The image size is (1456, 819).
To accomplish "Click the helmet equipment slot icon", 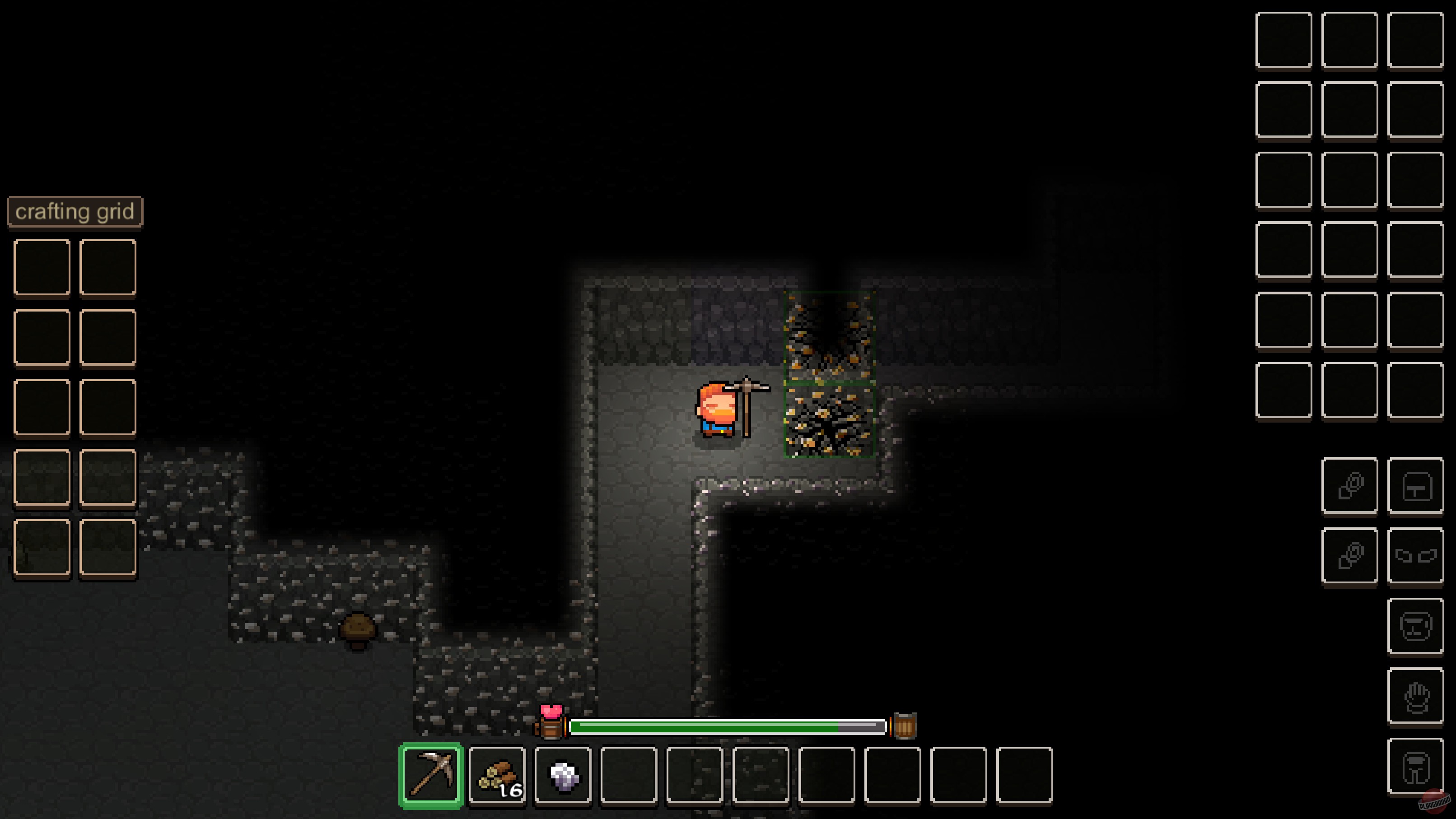I will (x=1415, y=626).
